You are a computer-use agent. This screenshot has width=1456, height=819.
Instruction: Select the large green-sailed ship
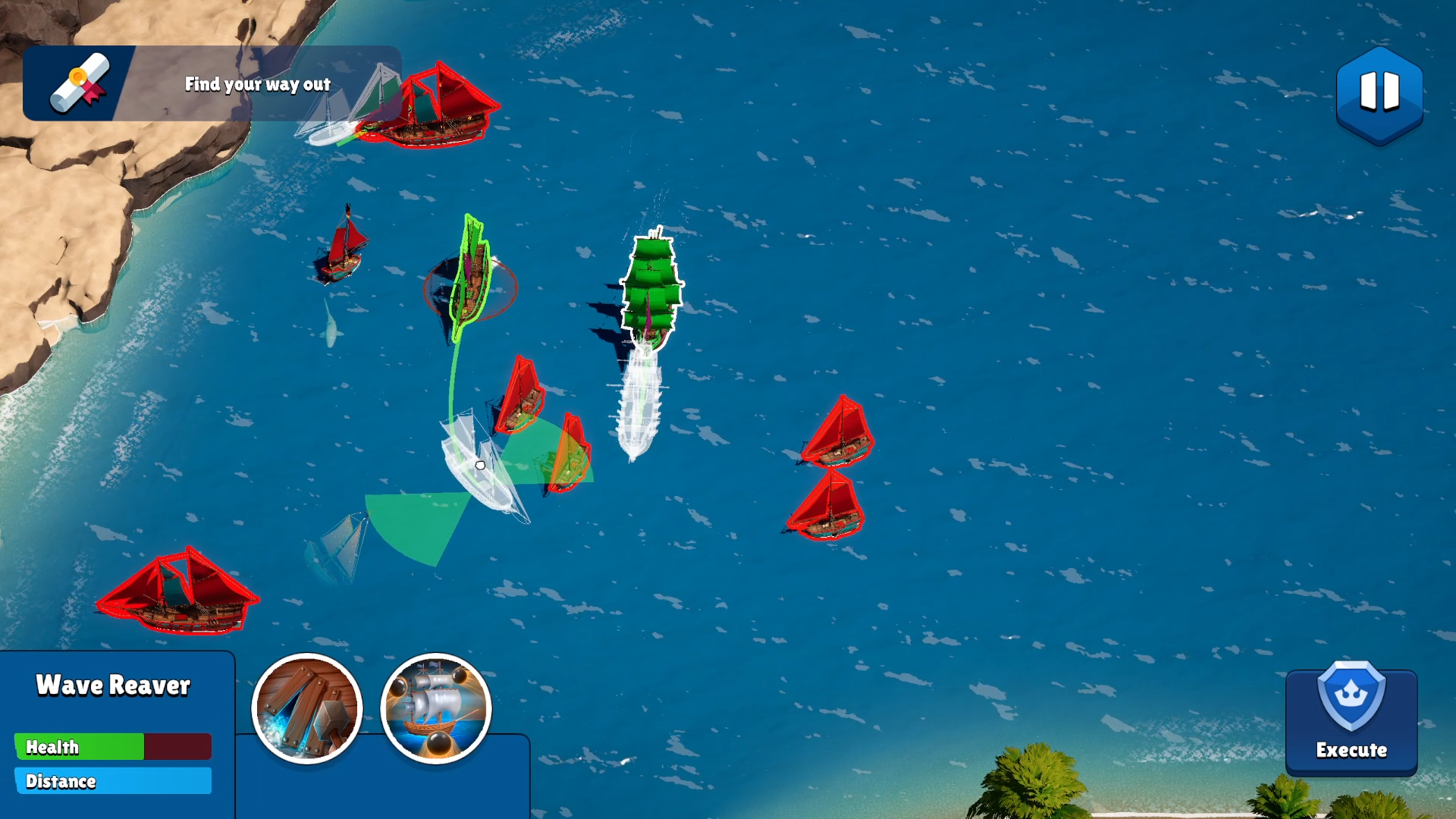point(651,288)
